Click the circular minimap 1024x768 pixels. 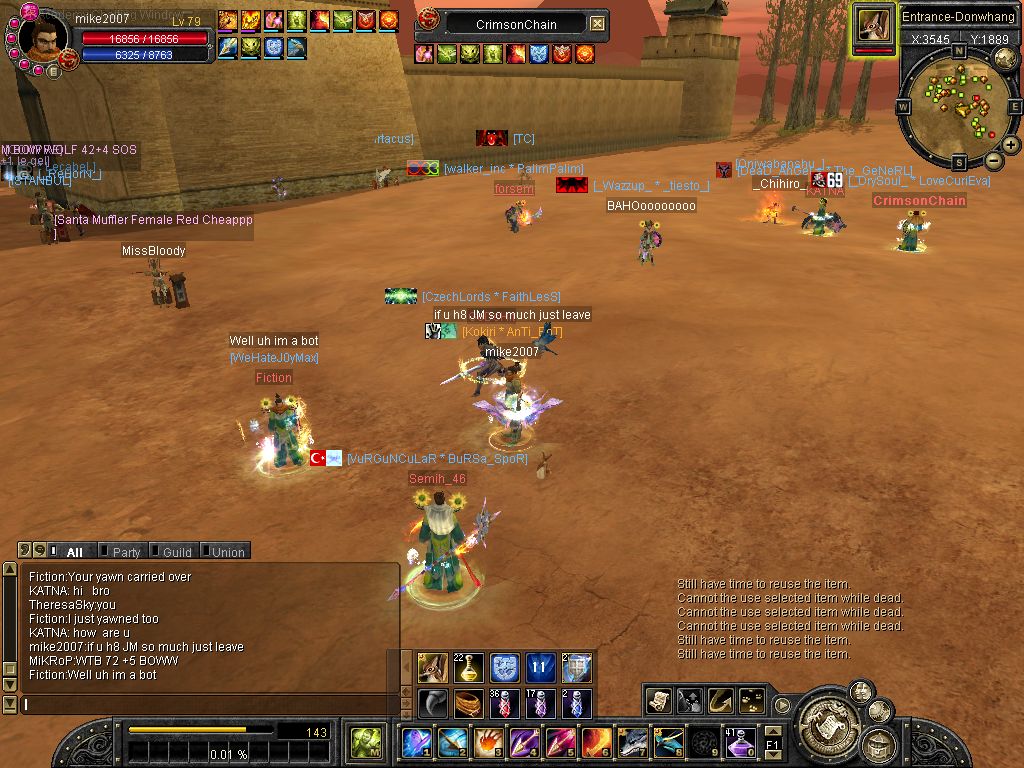pos(958,106)
